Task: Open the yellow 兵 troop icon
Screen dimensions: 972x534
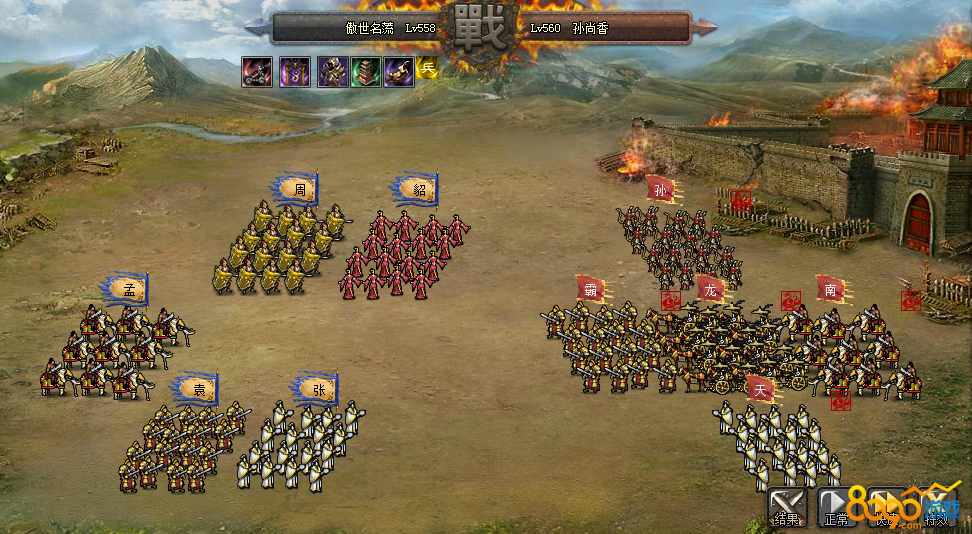Action: point(428,68)
